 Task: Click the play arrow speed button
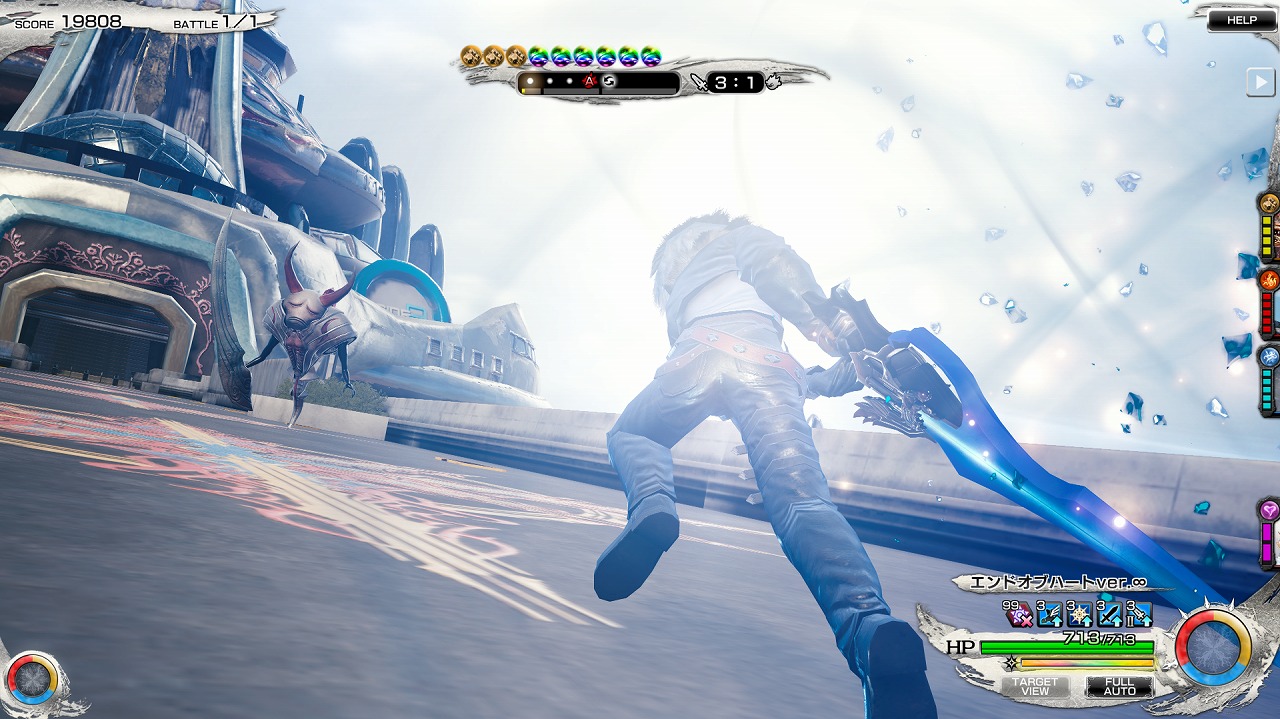click(x=1260, y=83)
